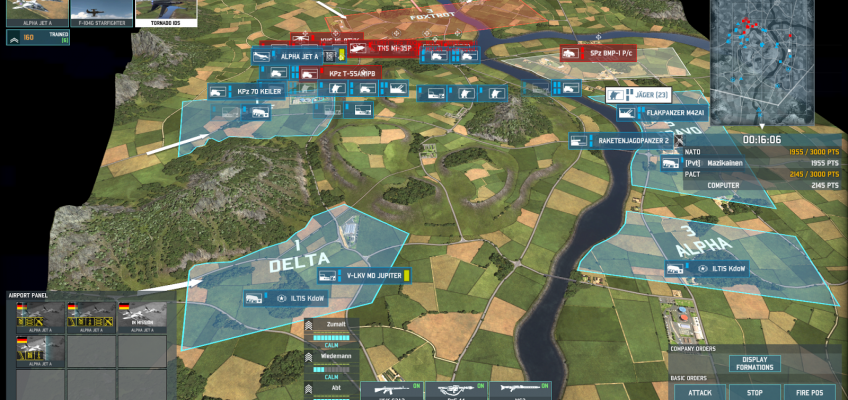Select the Raketenjagdpanzer 2 unit label
Viewport: 848px width, 400px height.
point(632,141)
